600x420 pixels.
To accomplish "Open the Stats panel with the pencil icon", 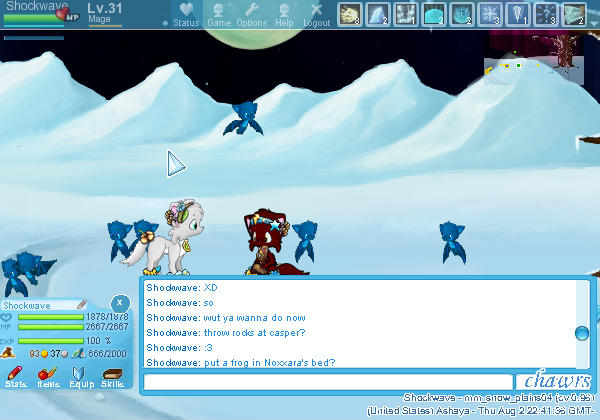I will [15, 377].
